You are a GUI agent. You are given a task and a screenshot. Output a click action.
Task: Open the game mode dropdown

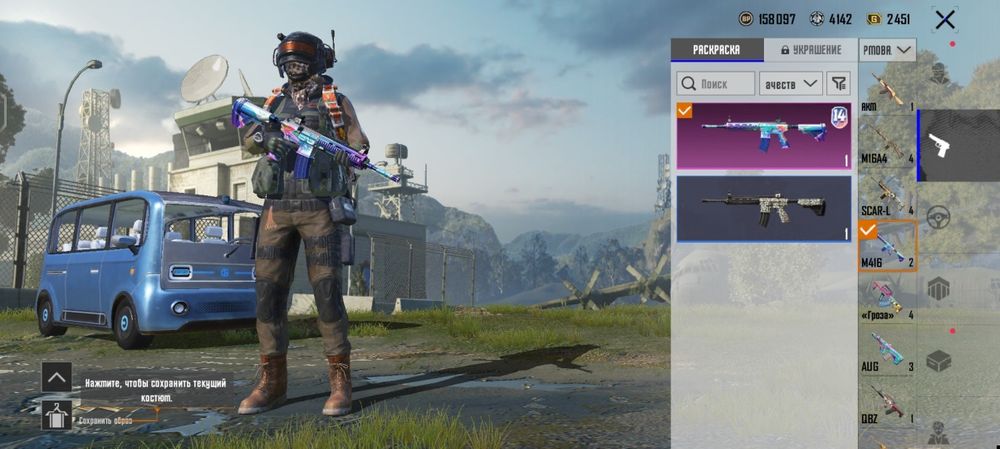pos(887,49)
